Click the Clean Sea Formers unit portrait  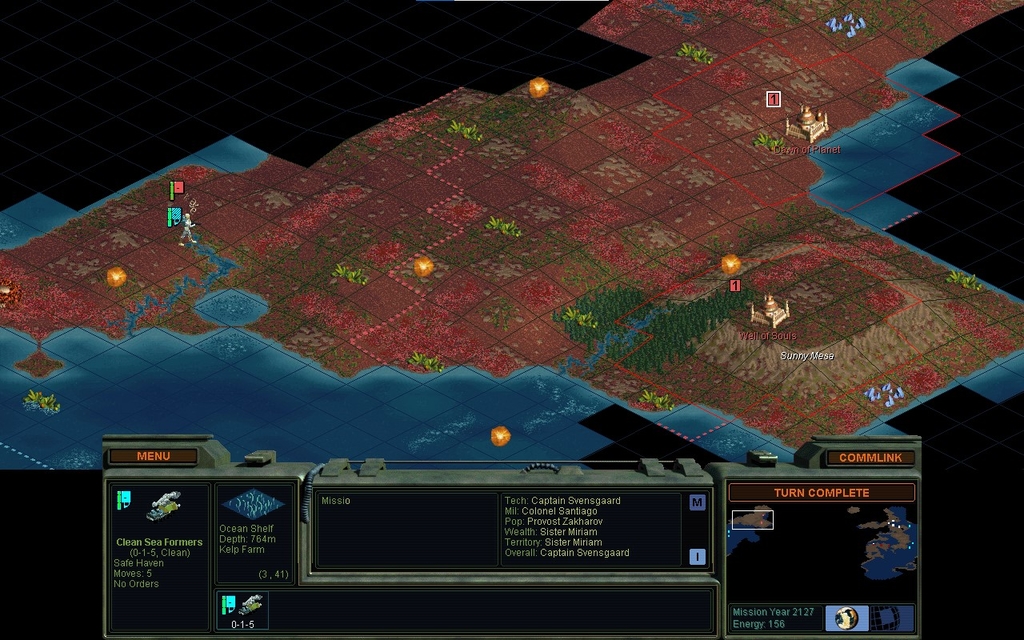162,506
